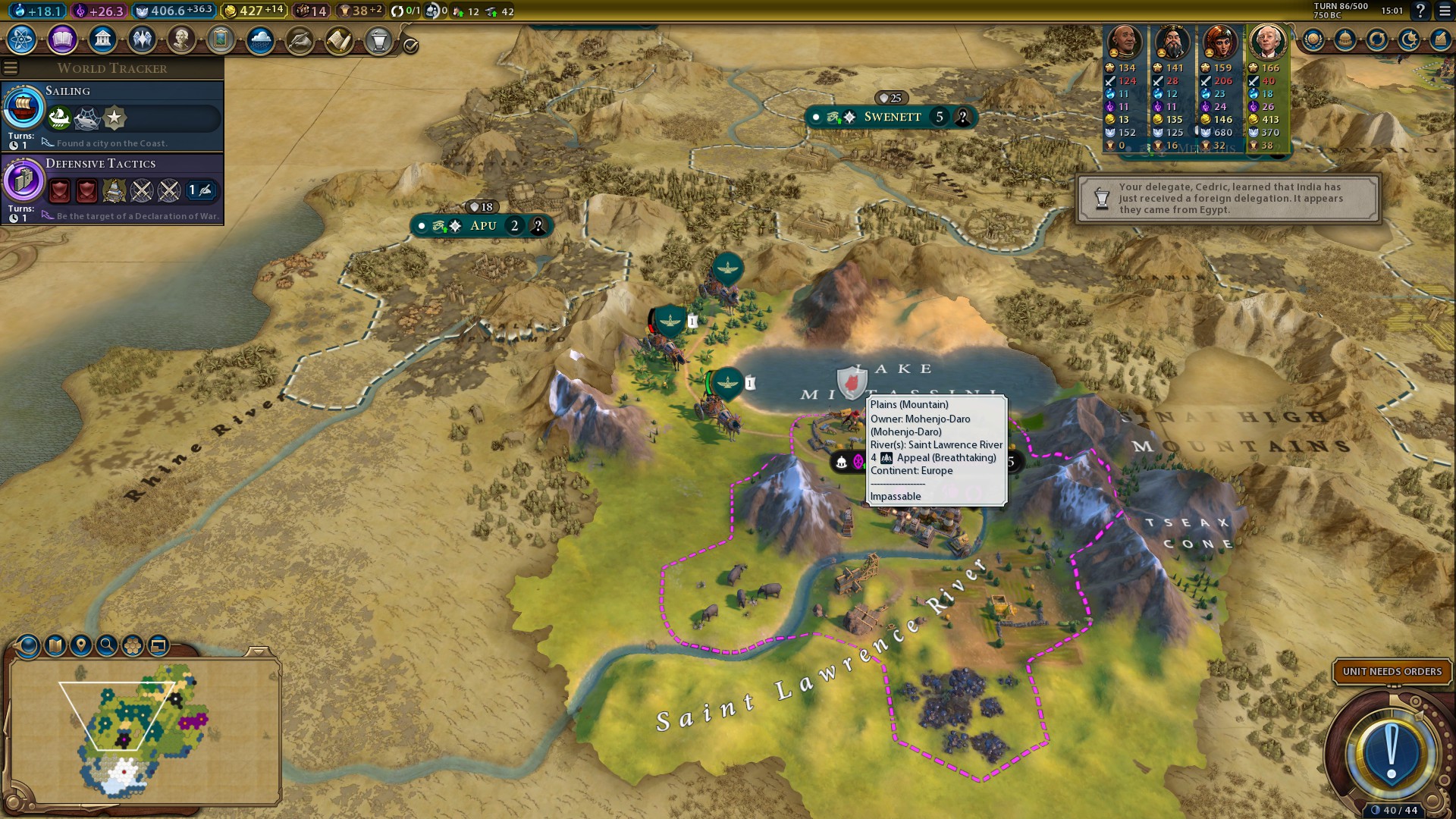
Task: Select the Defensive Tactics civic entry
Action: (x=112, y=188)
